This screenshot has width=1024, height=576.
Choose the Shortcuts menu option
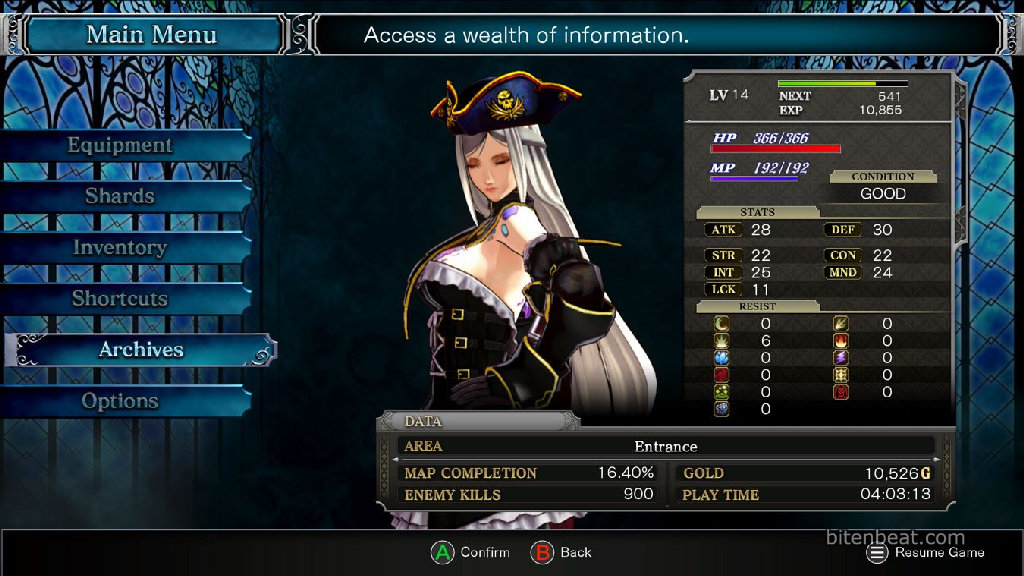(x=120, y=298)
